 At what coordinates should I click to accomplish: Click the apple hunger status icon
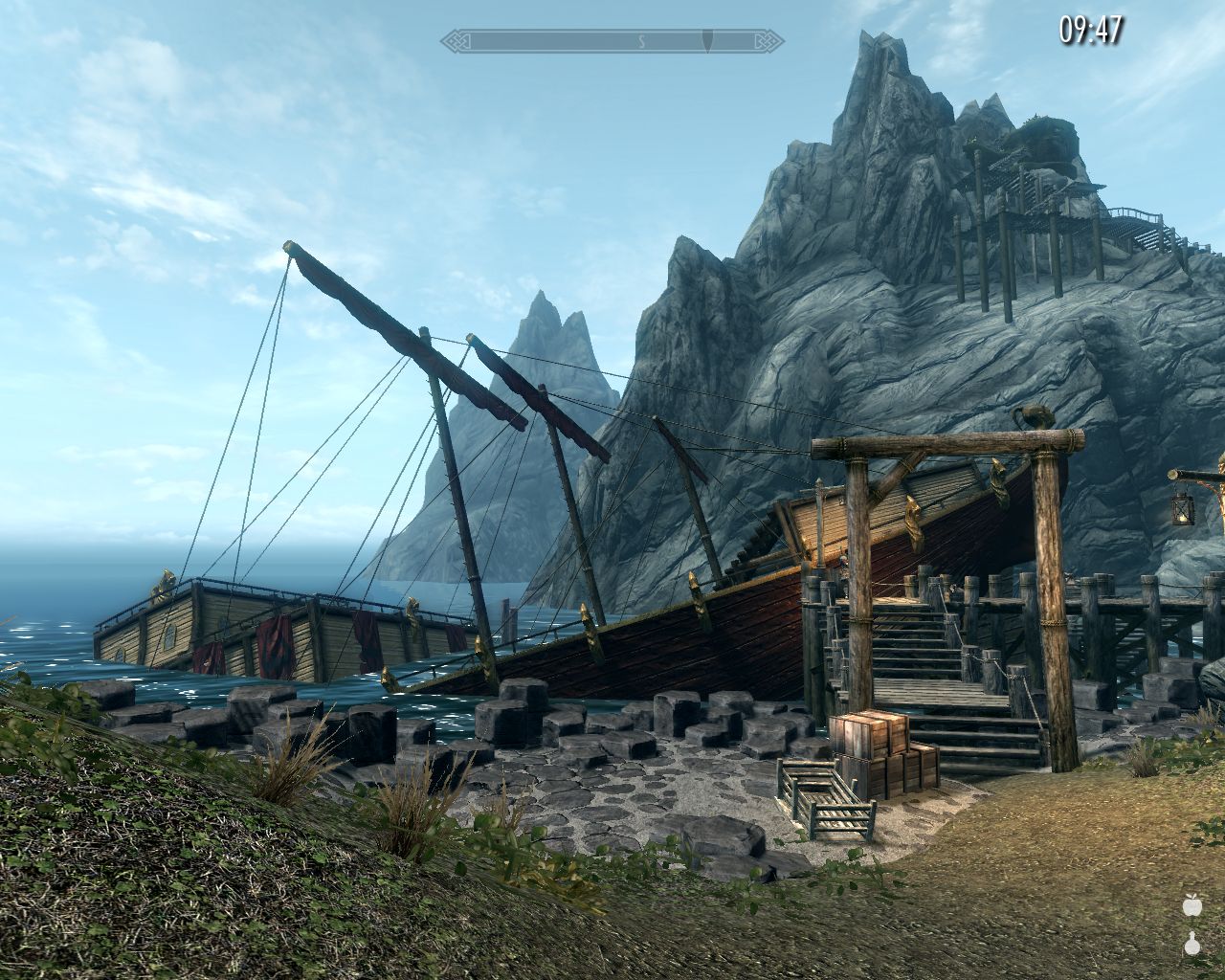pyautogui.click(x=1192, y=904)
